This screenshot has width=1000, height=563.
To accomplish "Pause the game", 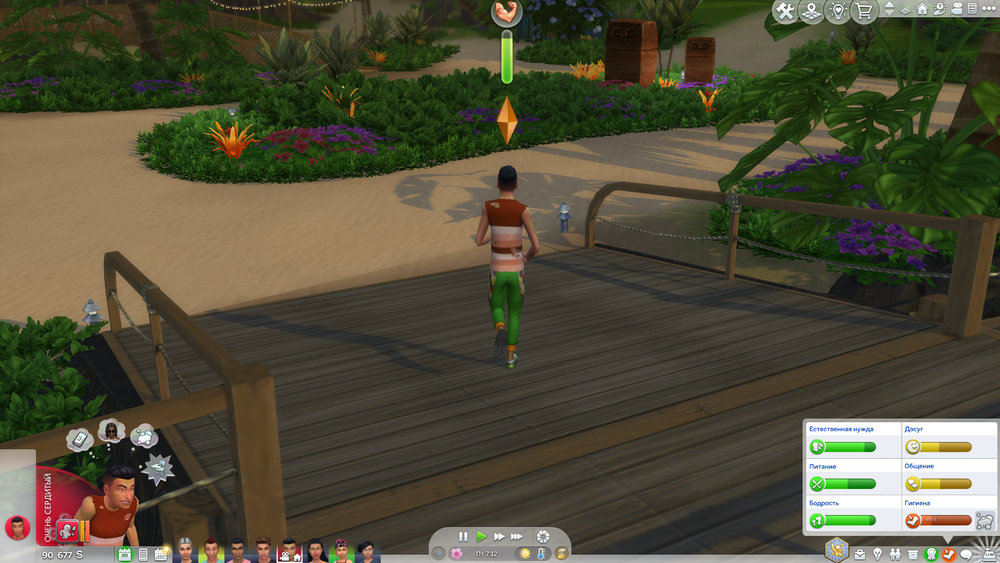I will (463, 537).
